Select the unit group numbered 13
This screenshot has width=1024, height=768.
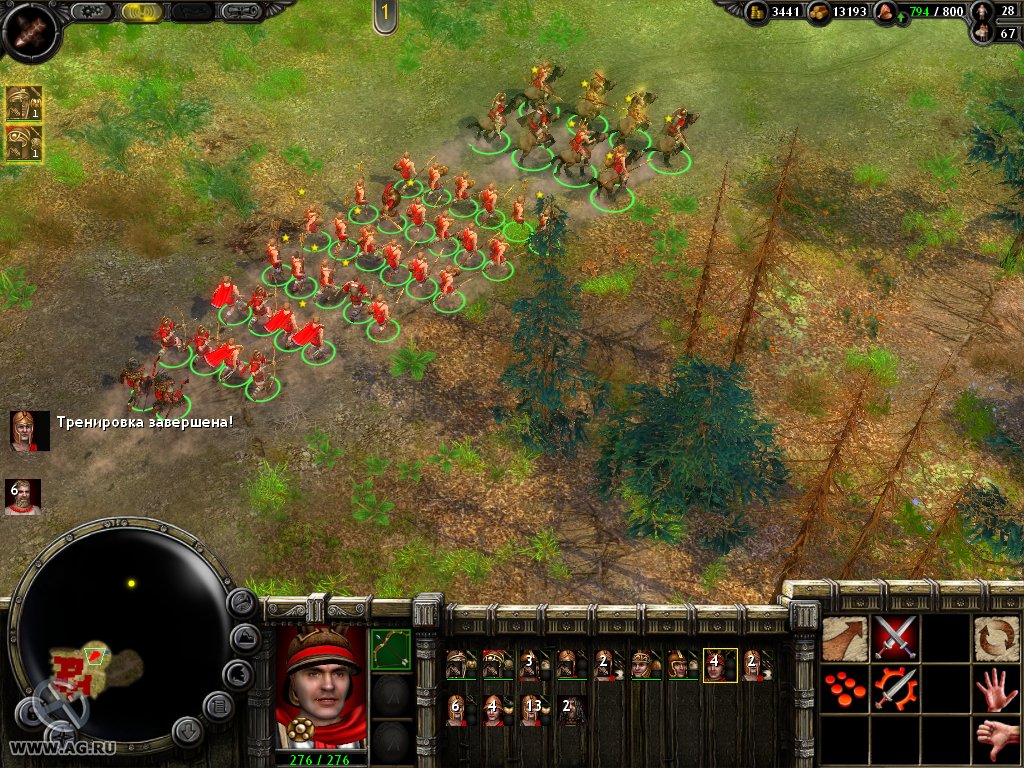(533, 709)
